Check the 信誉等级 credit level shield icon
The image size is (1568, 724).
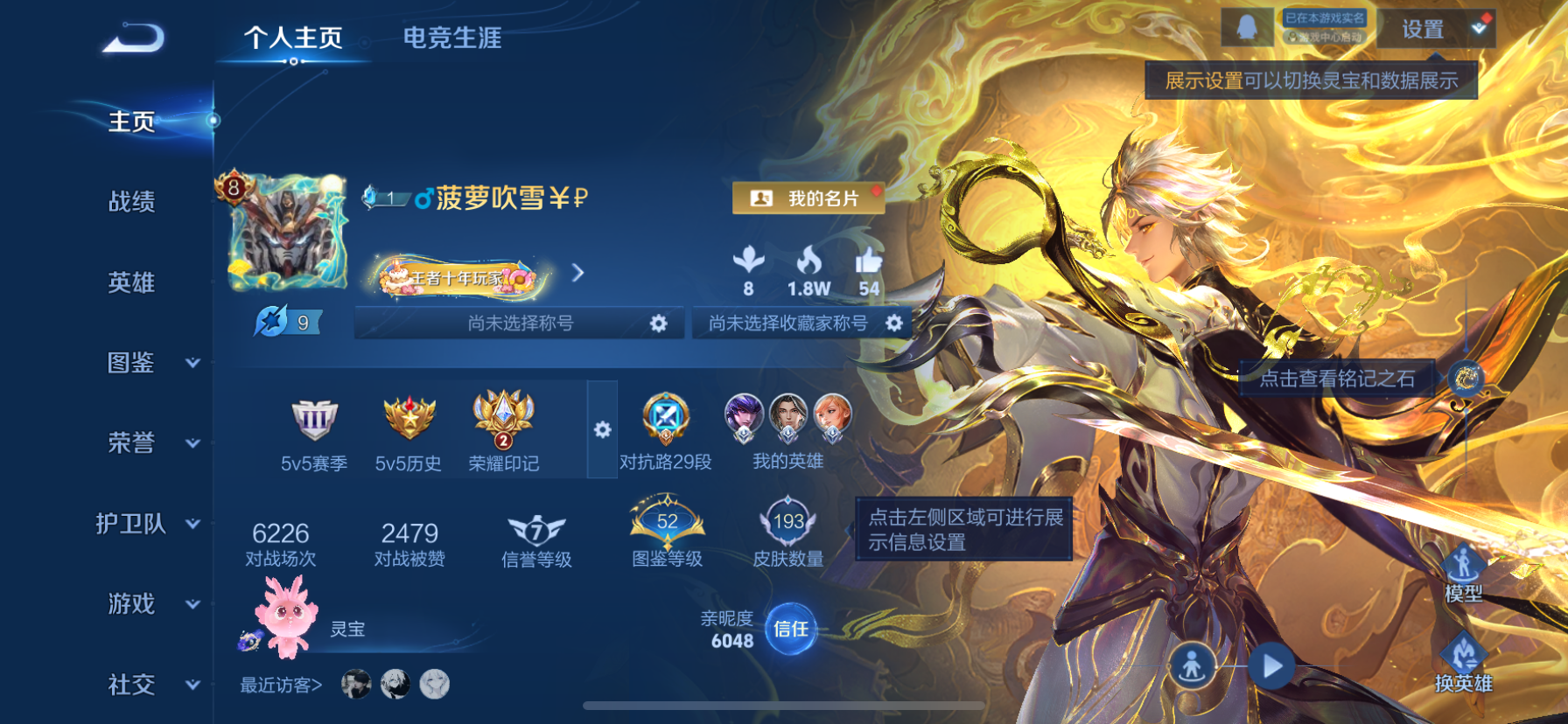[x=535, y=529]
